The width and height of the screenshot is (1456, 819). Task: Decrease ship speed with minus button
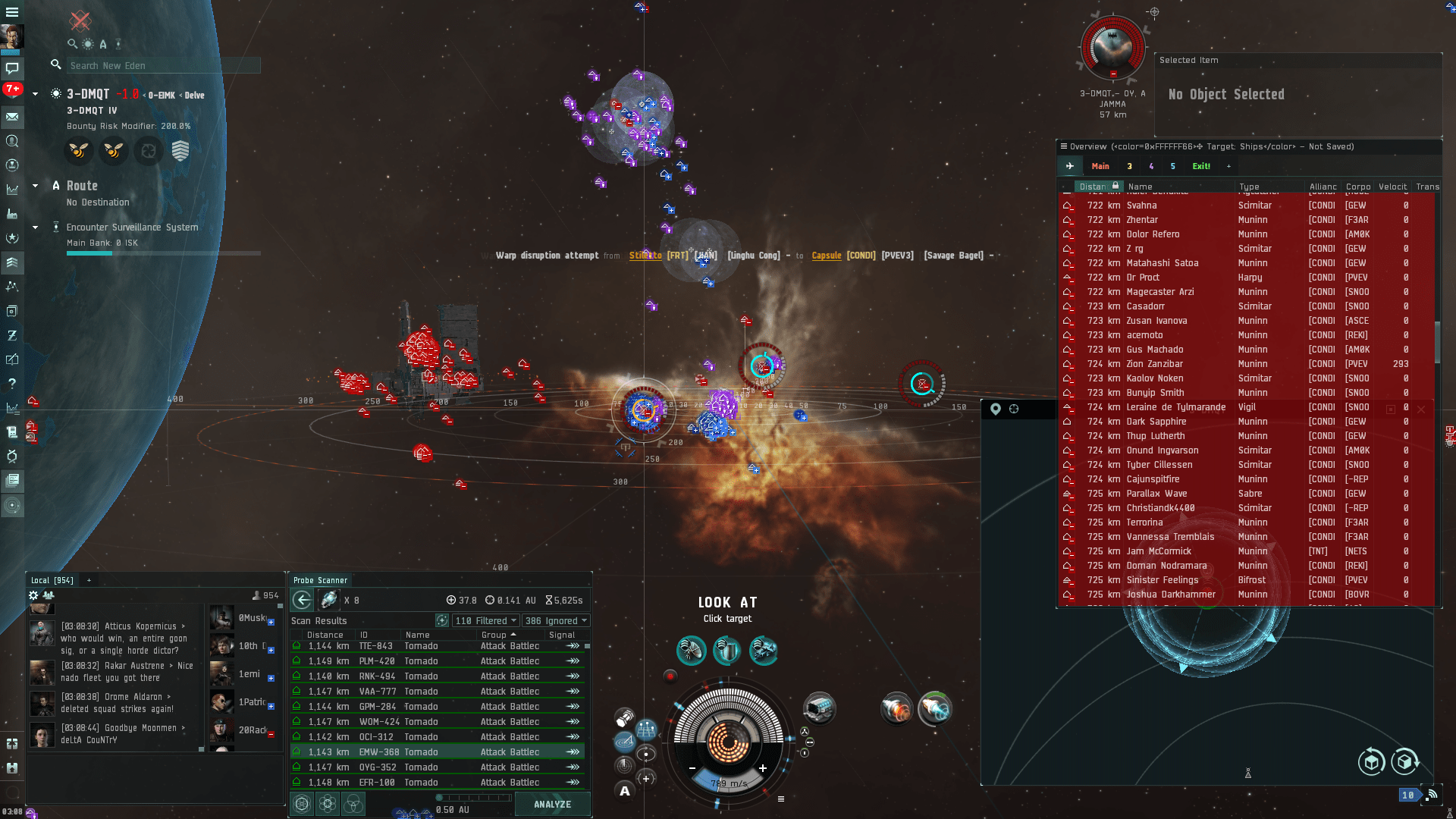click(692, 769)
